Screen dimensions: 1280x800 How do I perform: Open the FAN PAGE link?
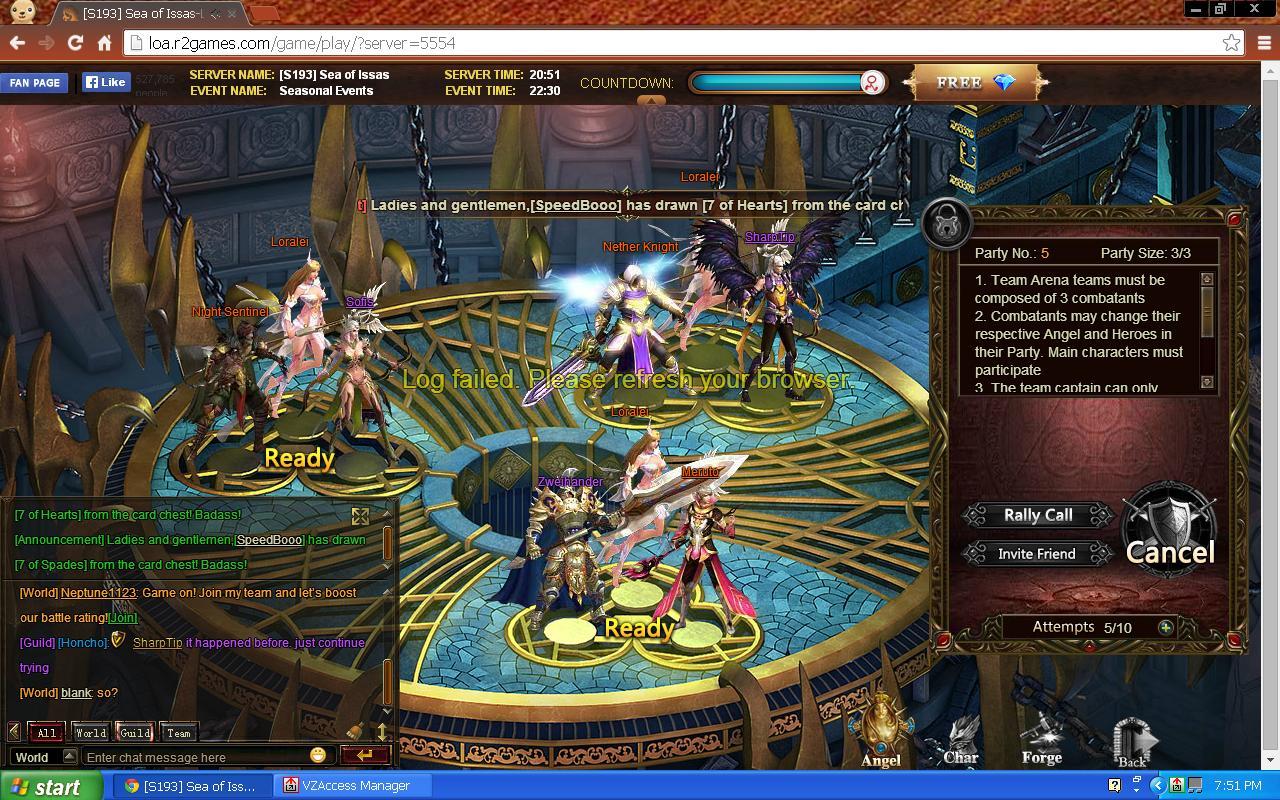[x=35, y=83]
